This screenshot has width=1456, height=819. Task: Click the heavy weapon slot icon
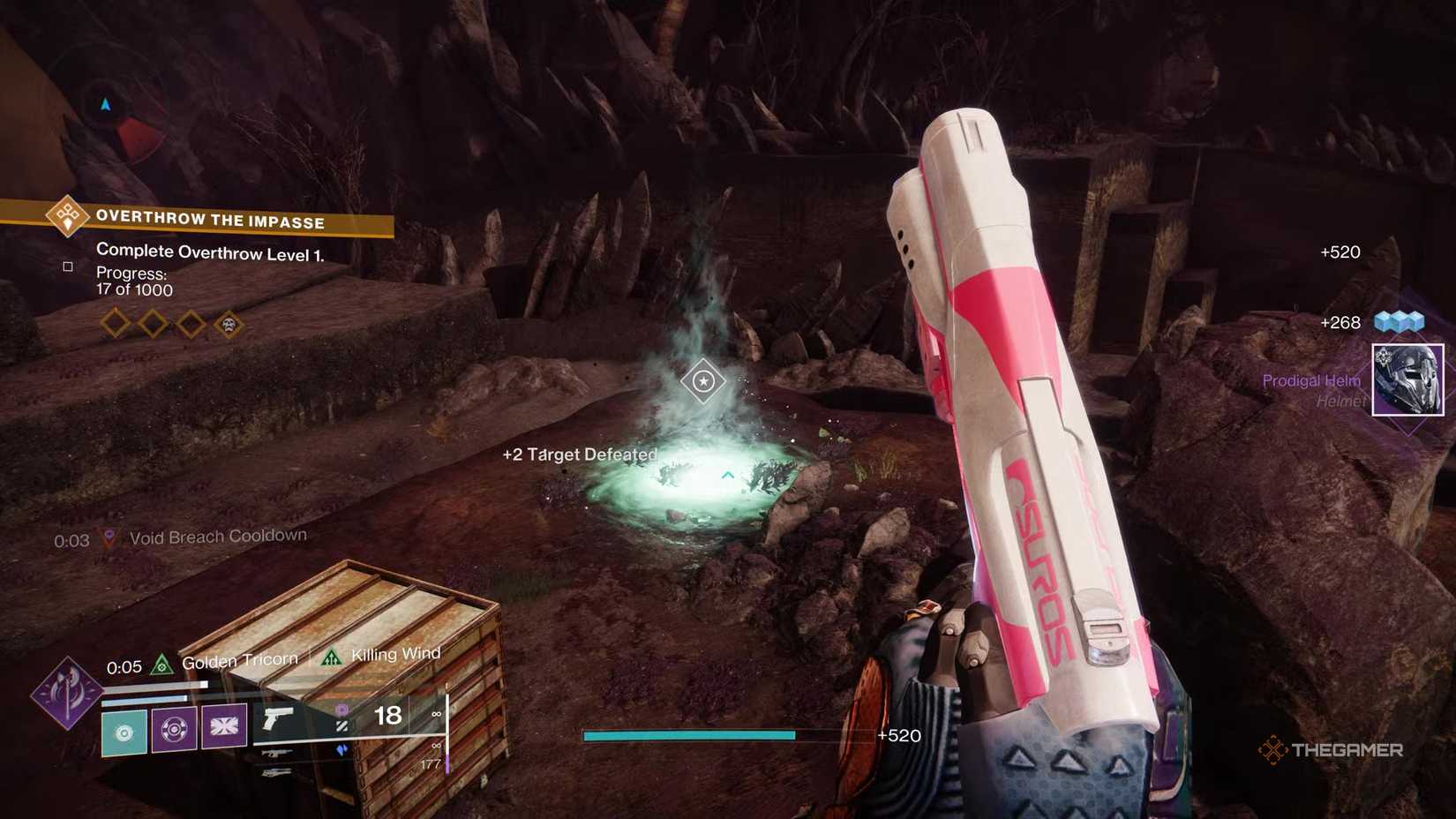coord(278,773)
